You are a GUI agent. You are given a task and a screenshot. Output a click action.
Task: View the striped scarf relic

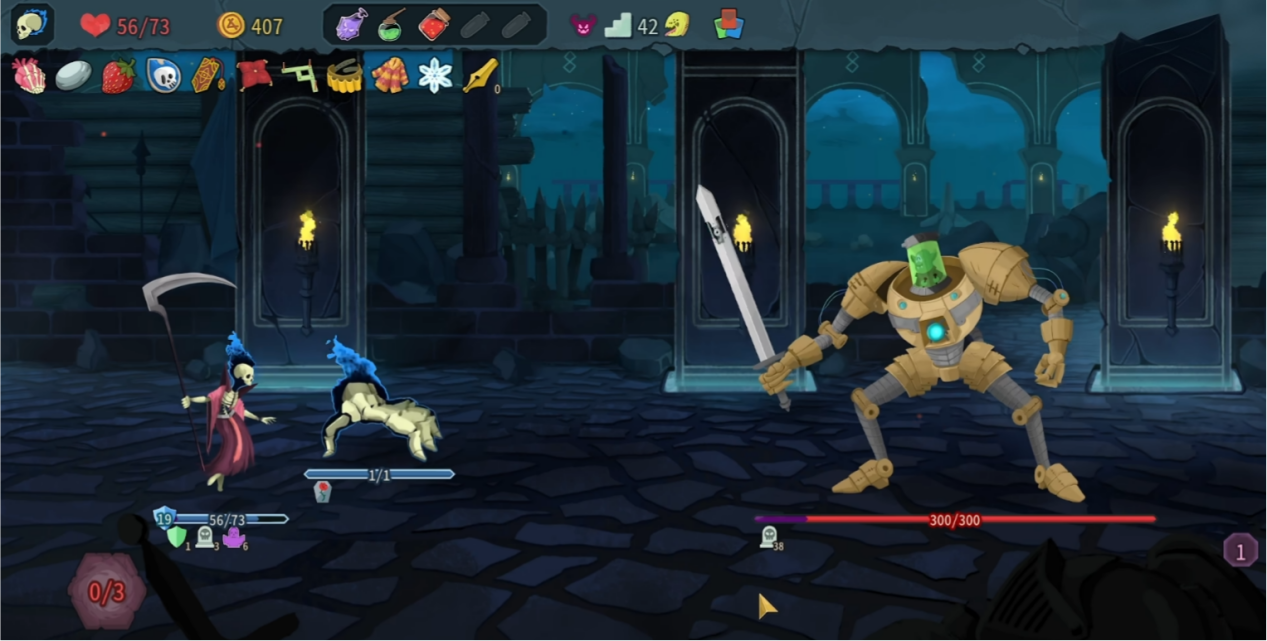(390, 75)
